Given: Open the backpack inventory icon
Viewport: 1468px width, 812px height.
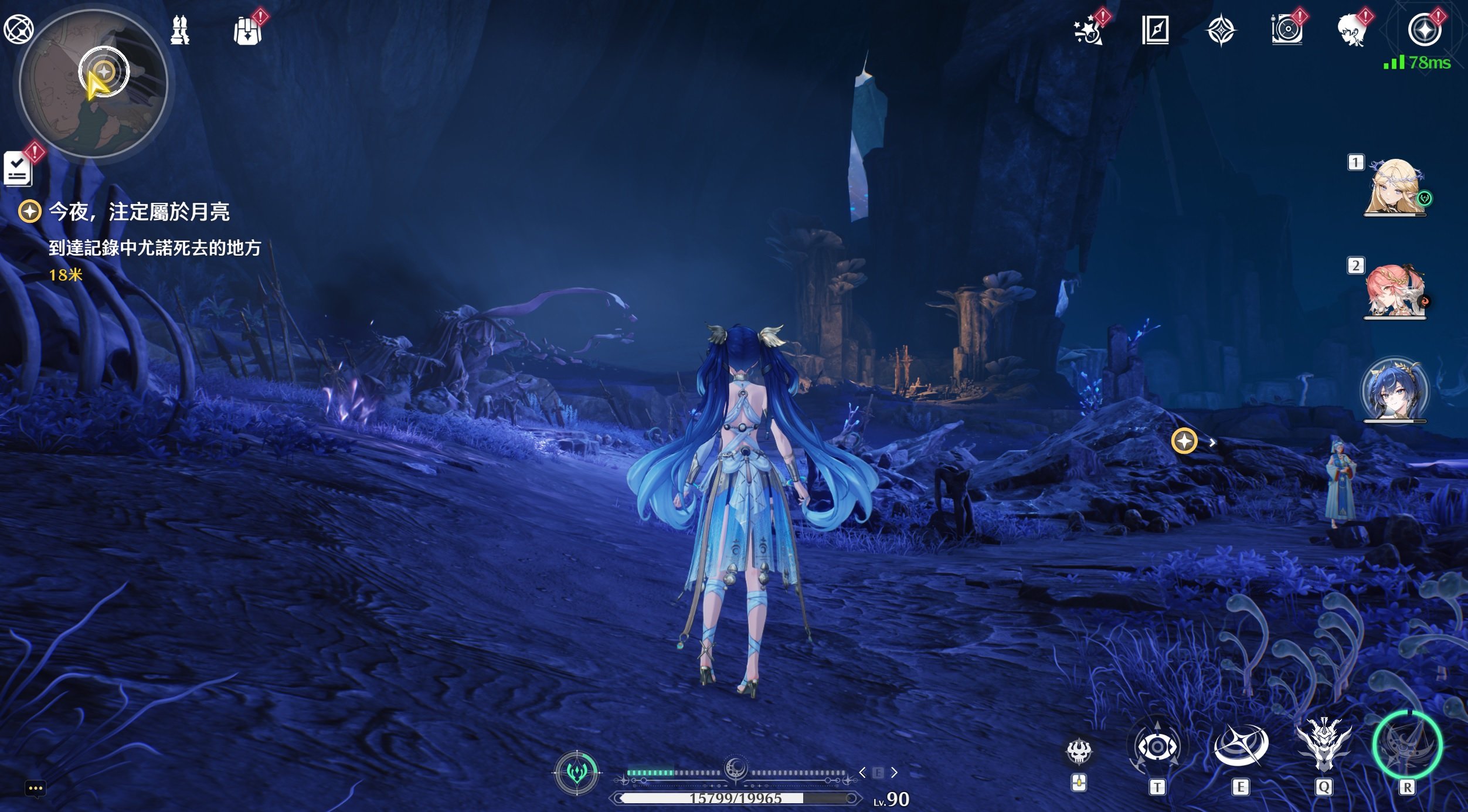Looking at the screenshot, I should [x=247, y=30].
